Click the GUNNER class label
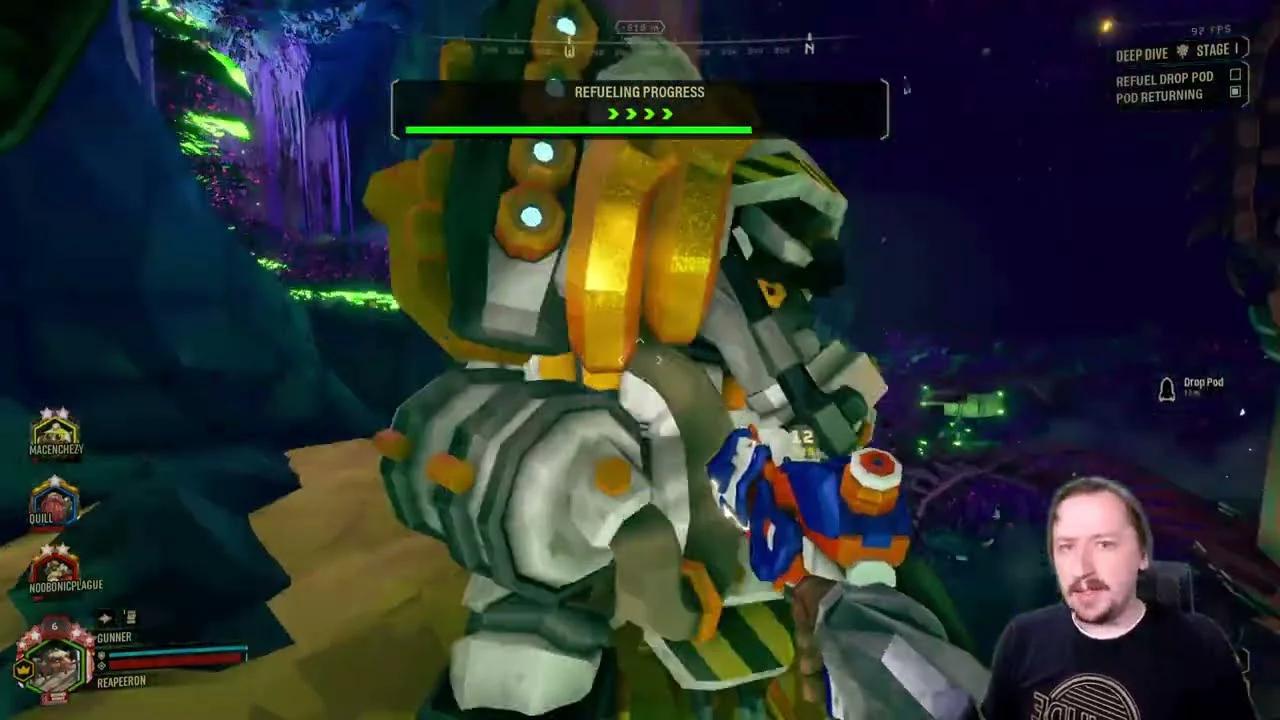This screenshot has height=720, width=1280. (113, 637)
